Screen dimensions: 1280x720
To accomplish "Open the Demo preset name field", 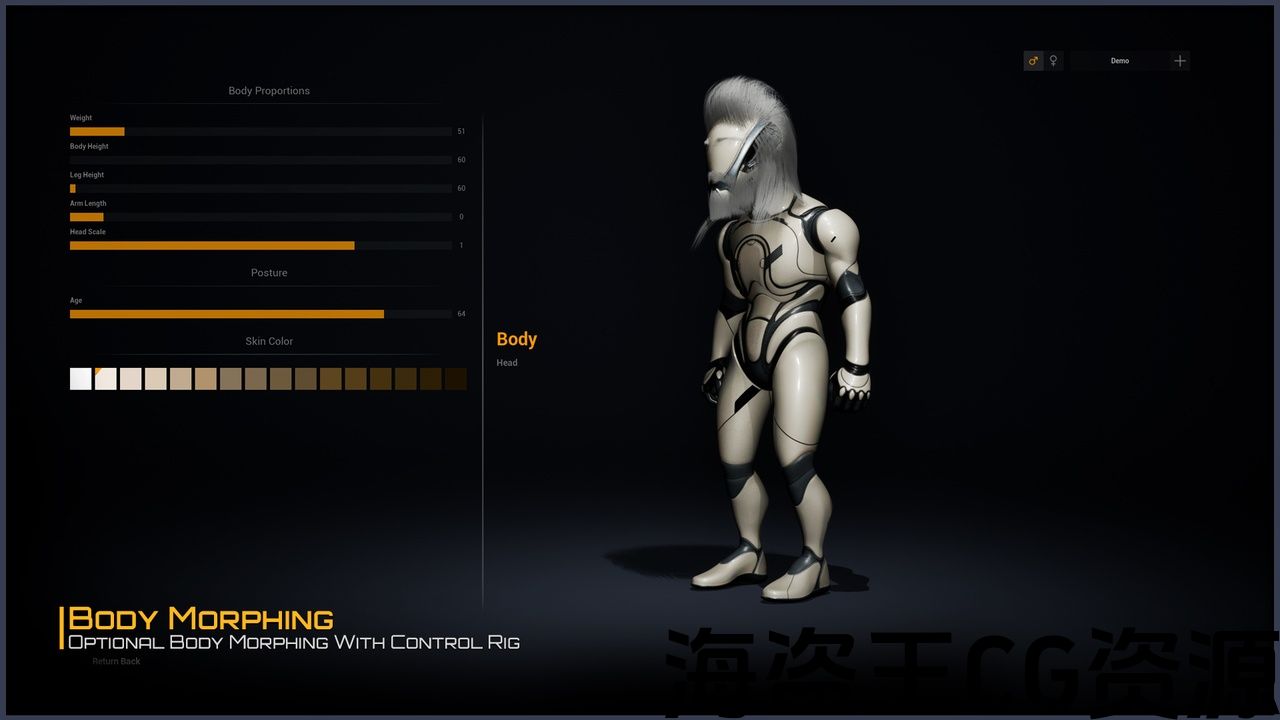I will click(1120, 61).
